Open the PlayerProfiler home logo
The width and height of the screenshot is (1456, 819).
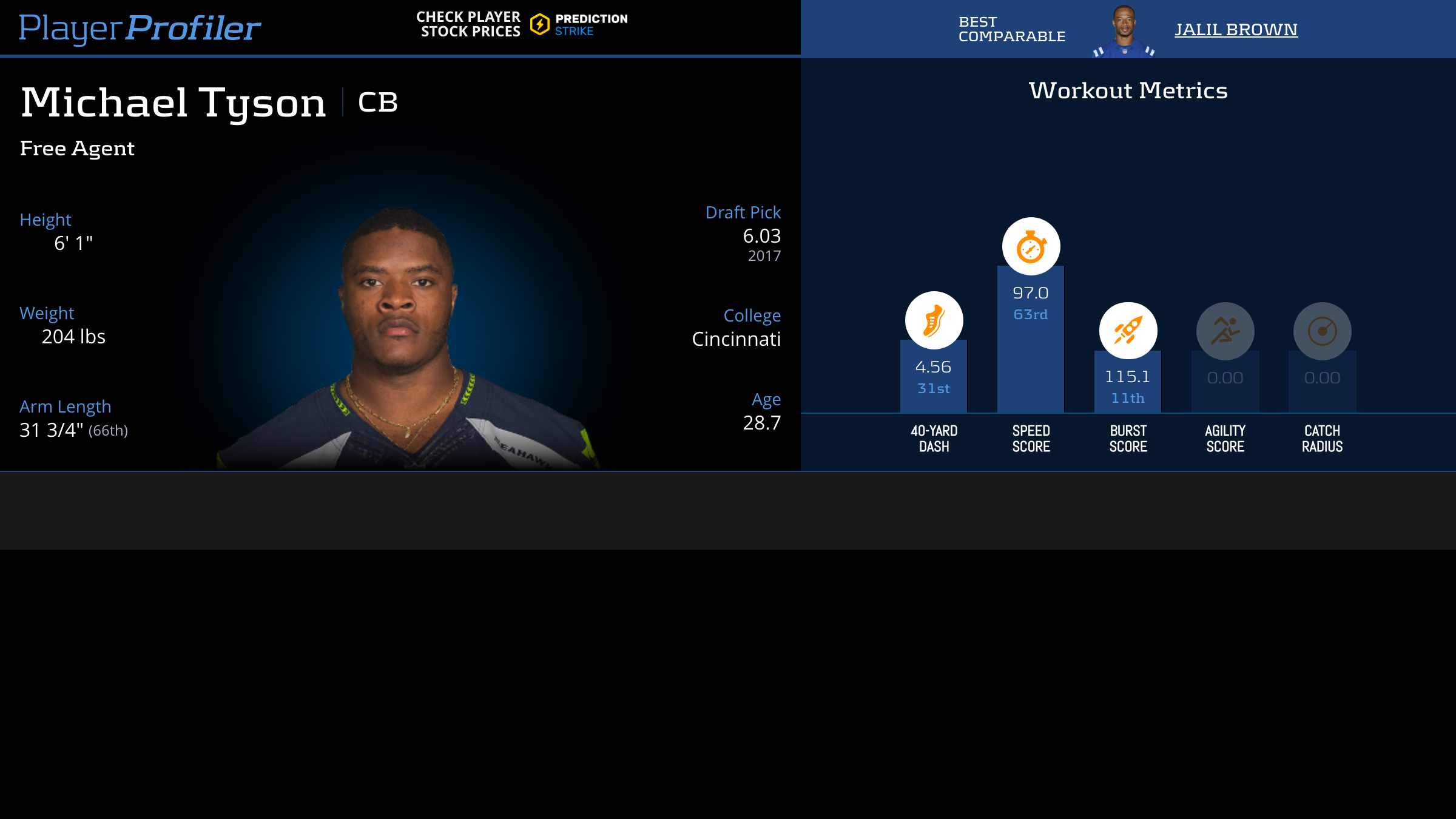[x=140, y=28]
